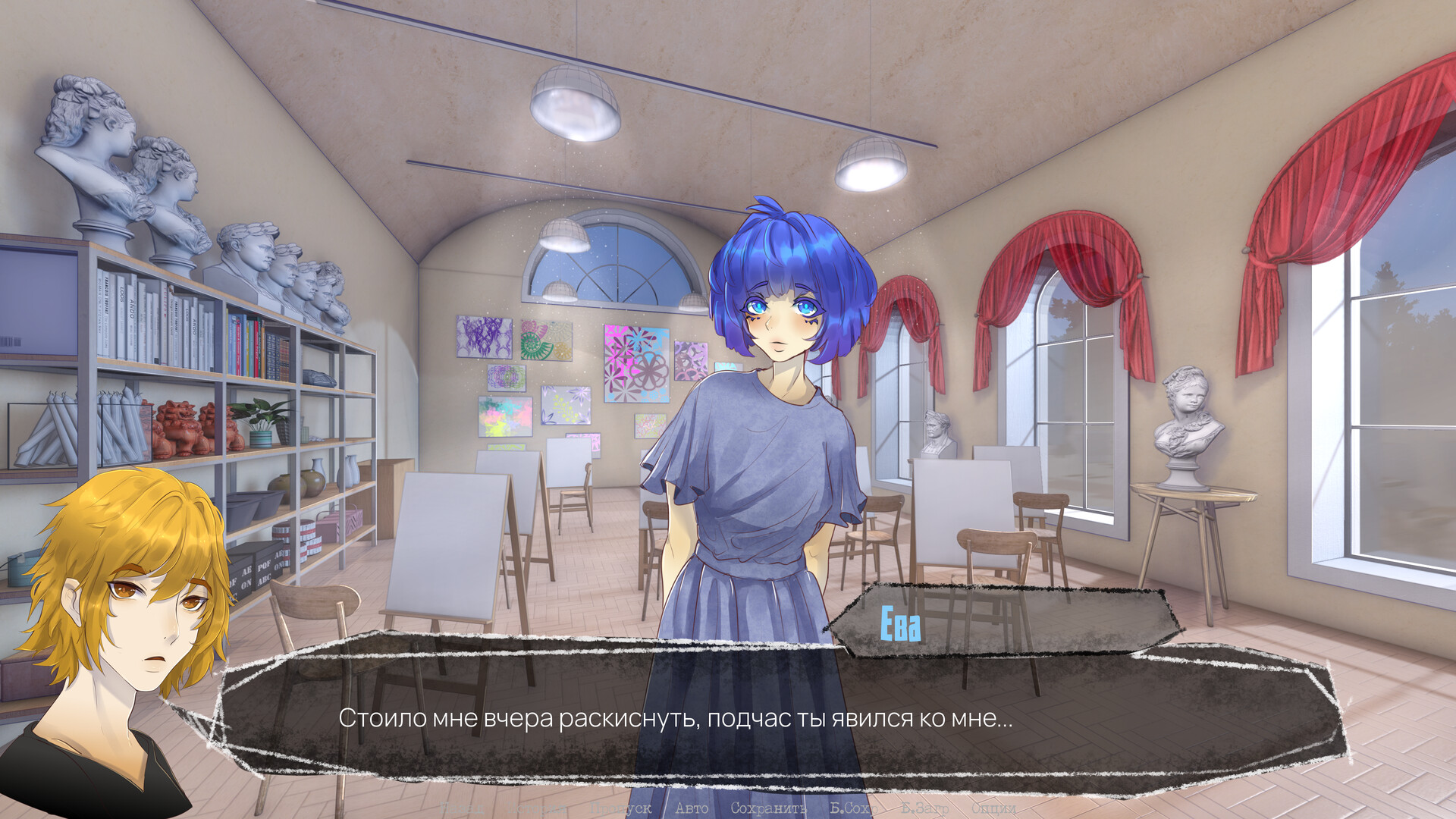This screenshot has width=1456, height=819.
Task: Go back with the Назад button
Action: (463, 808)
